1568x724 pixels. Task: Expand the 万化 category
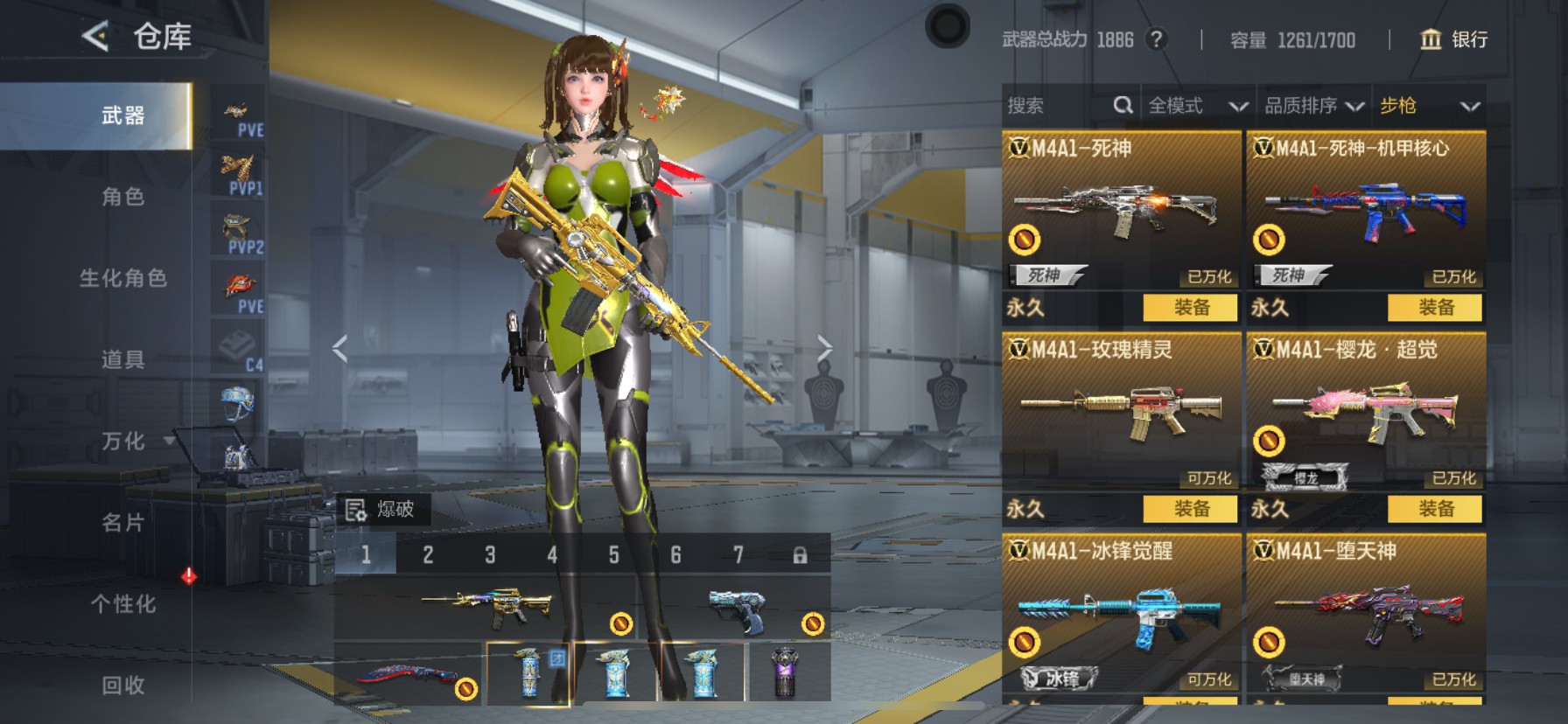pyautogui.click(x=124, y=441)
